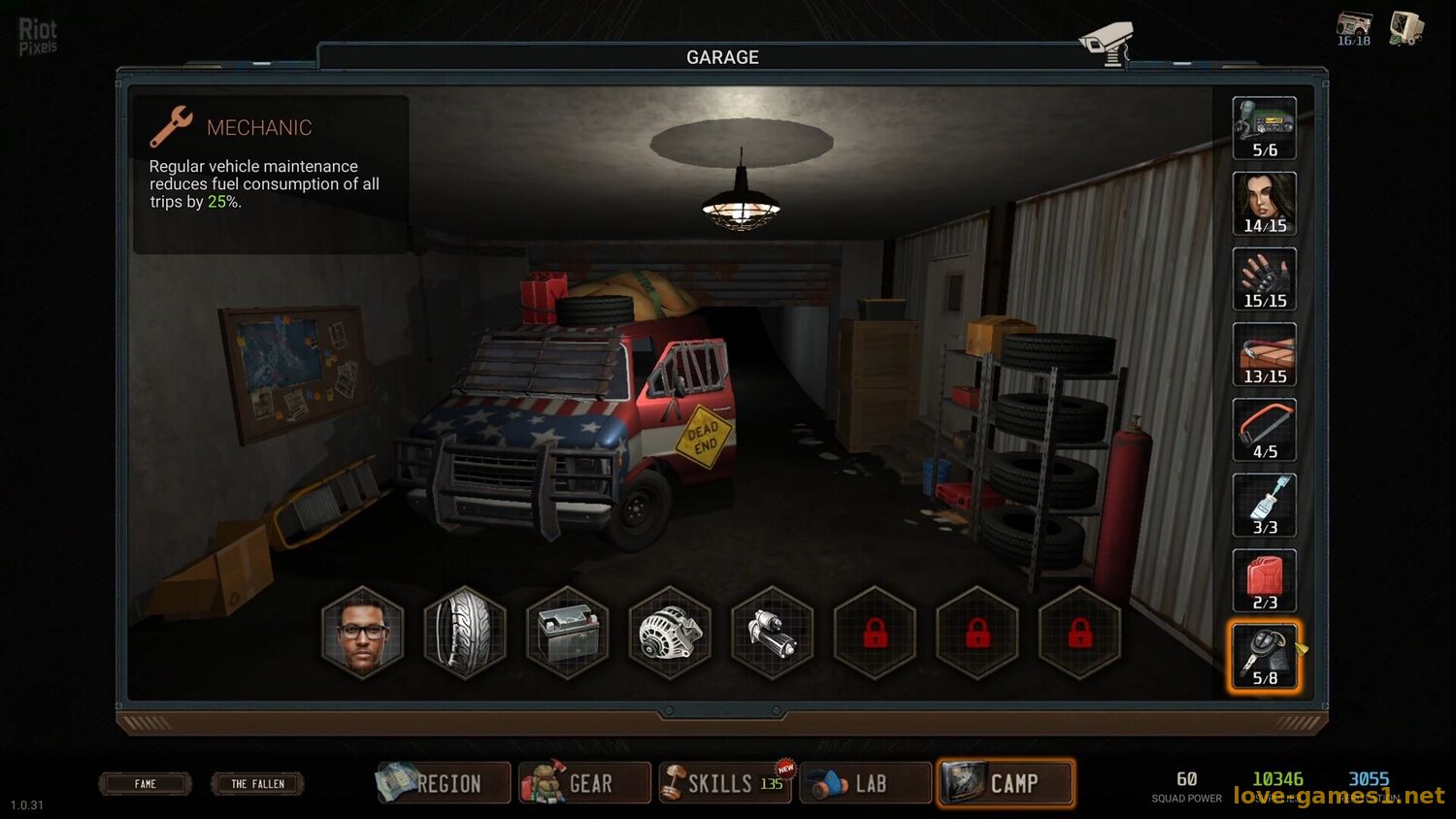Go to the Lab tab
Screen dimensions: 1456x819
coord(865,783)
